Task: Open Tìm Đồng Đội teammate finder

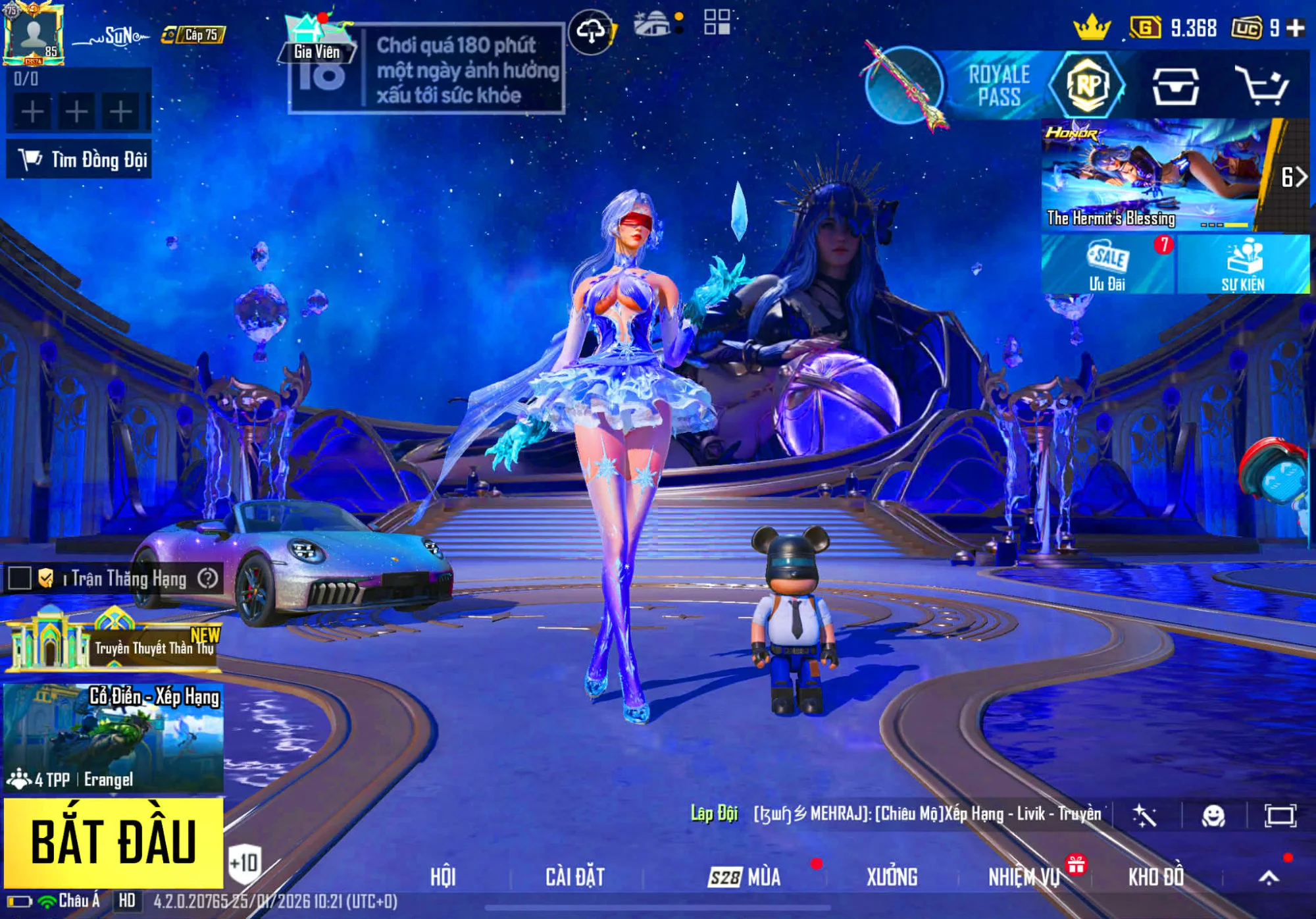Action: 79,159
